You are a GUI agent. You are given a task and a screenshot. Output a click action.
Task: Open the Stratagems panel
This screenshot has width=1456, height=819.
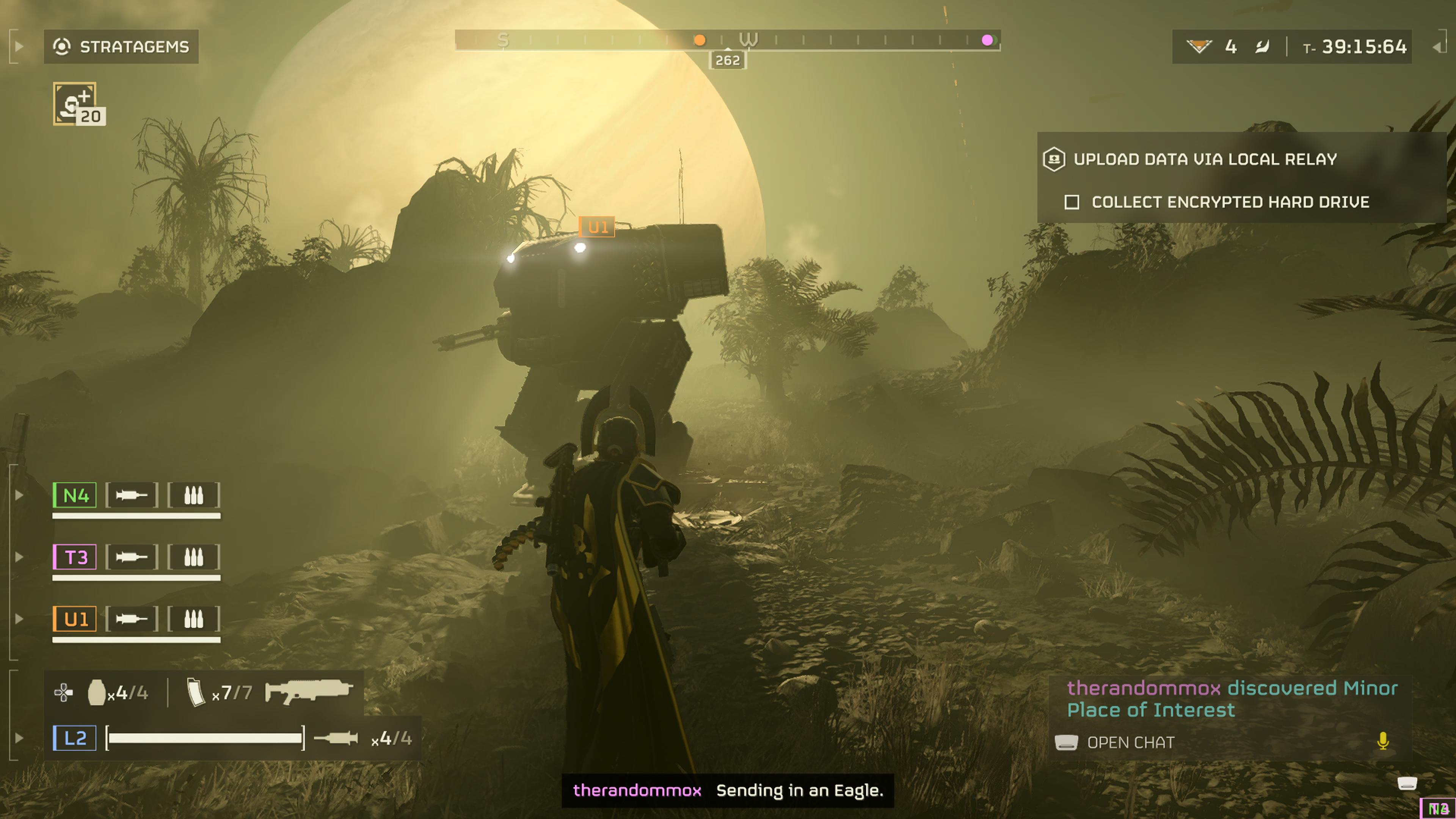click(x=121, y=46)
